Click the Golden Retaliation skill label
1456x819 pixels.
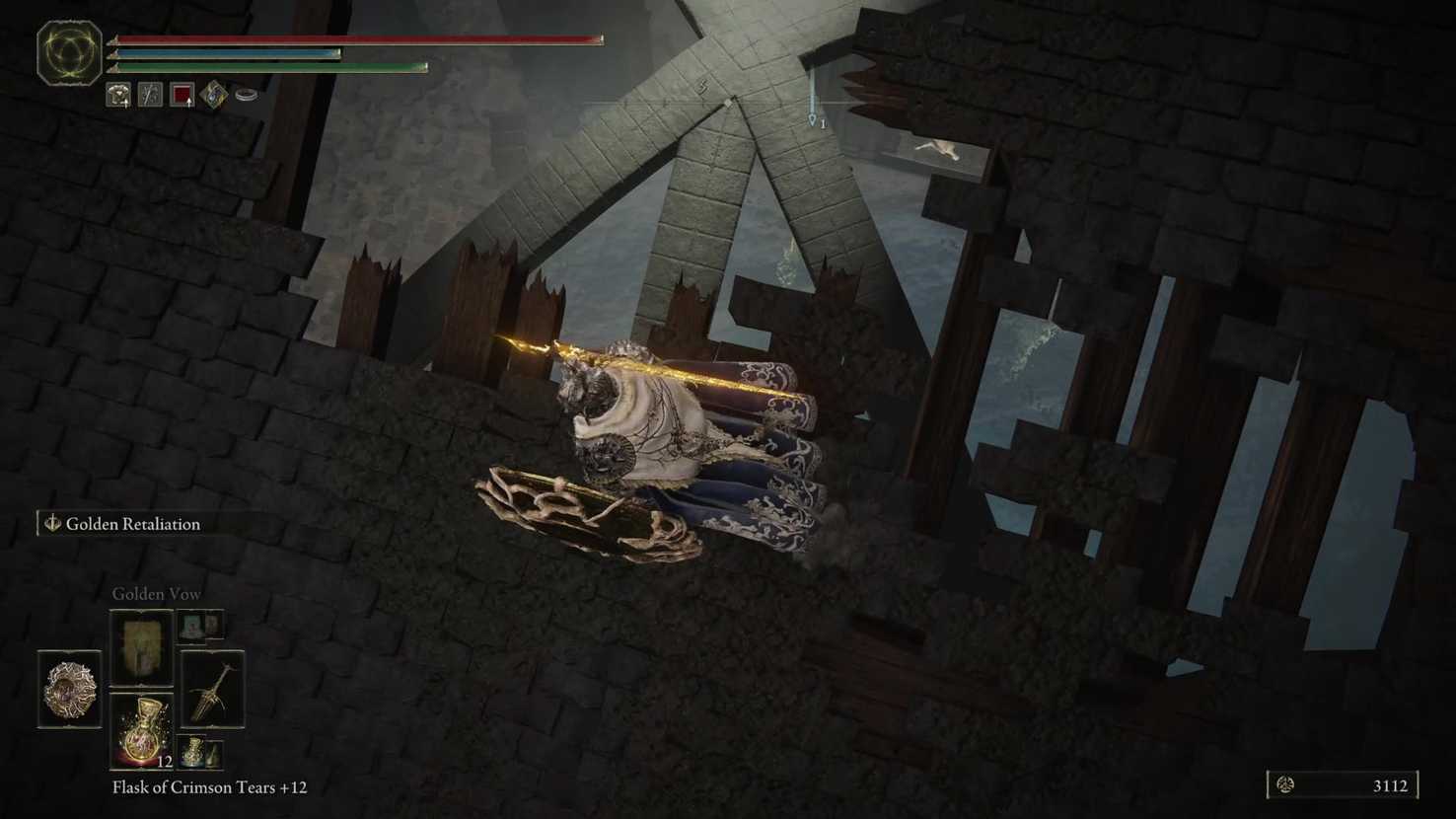(132, 524)
